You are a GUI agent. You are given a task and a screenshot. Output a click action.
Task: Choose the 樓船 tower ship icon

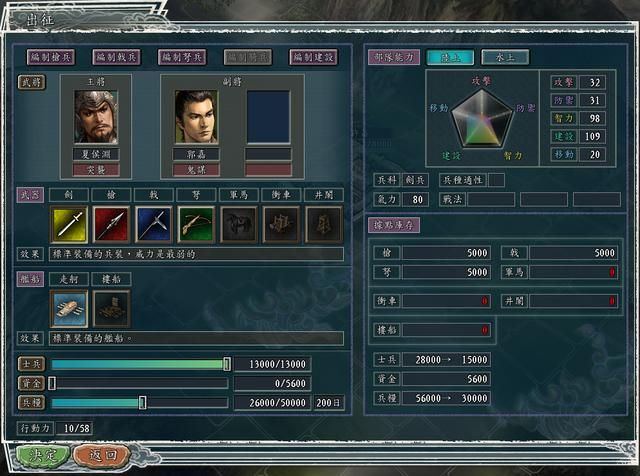pos(109,308)
